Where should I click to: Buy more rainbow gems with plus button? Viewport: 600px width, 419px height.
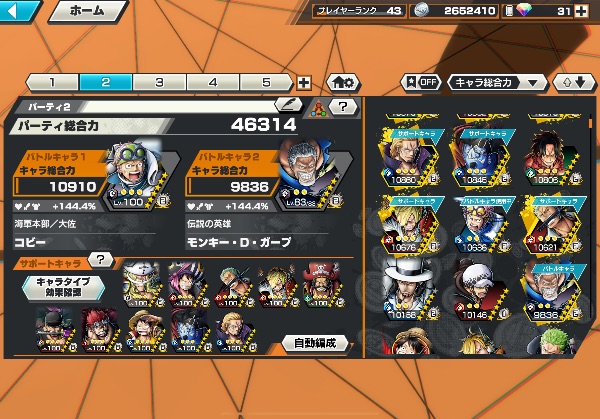581,12
